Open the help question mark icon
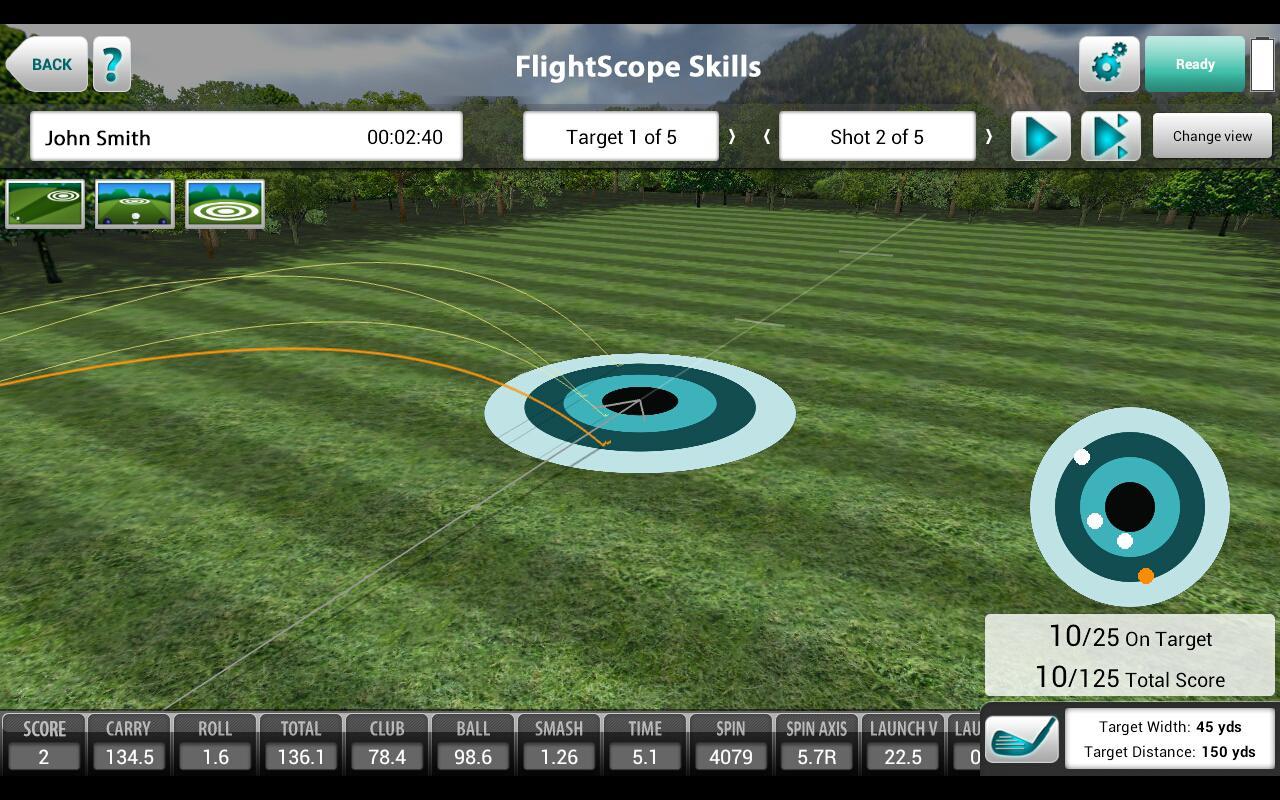This screenshot has height=800, width=1280. pos(111,63)
